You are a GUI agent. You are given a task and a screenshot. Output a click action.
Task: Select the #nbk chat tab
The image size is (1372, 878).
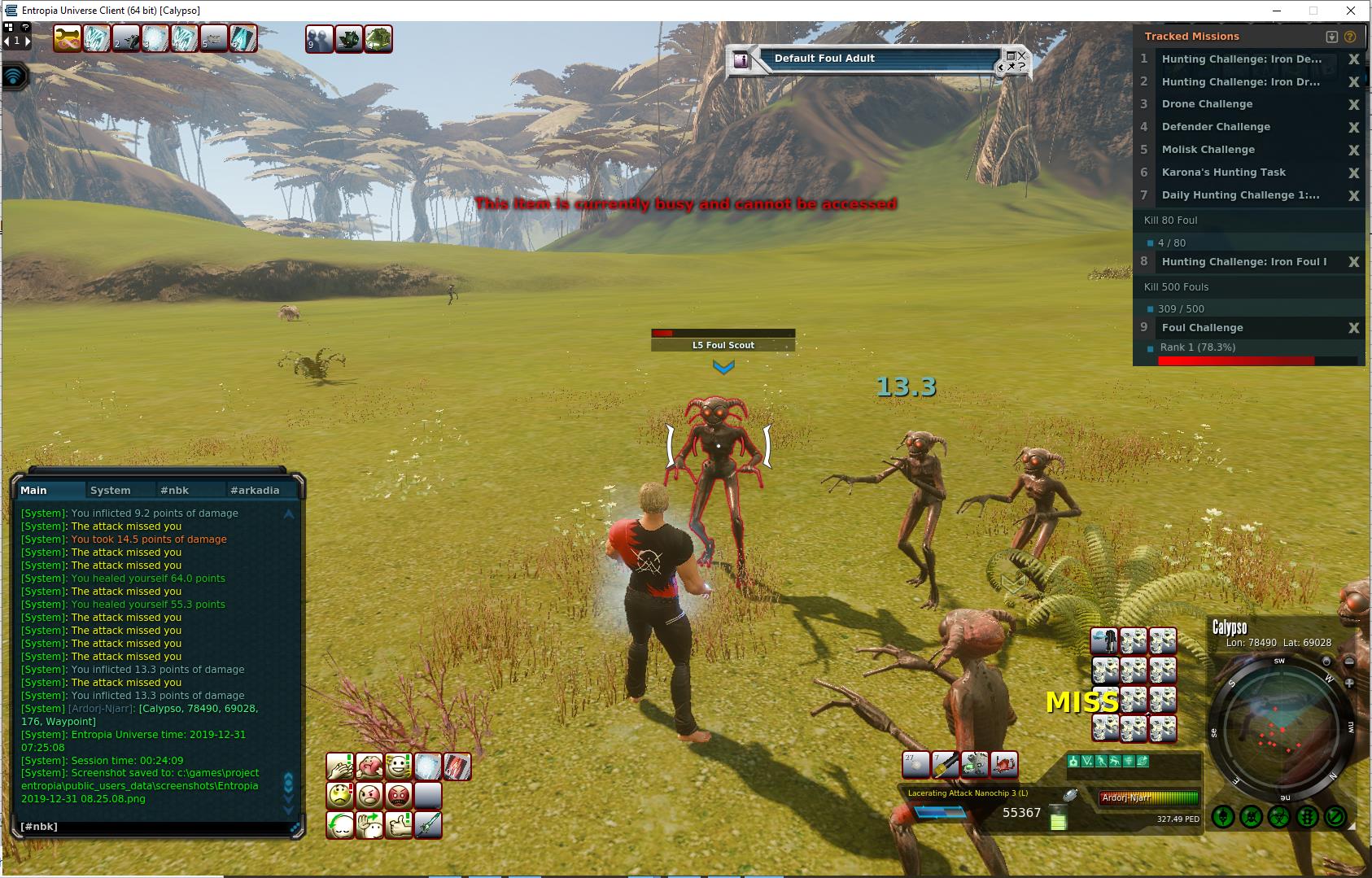[x=174, y=490]
